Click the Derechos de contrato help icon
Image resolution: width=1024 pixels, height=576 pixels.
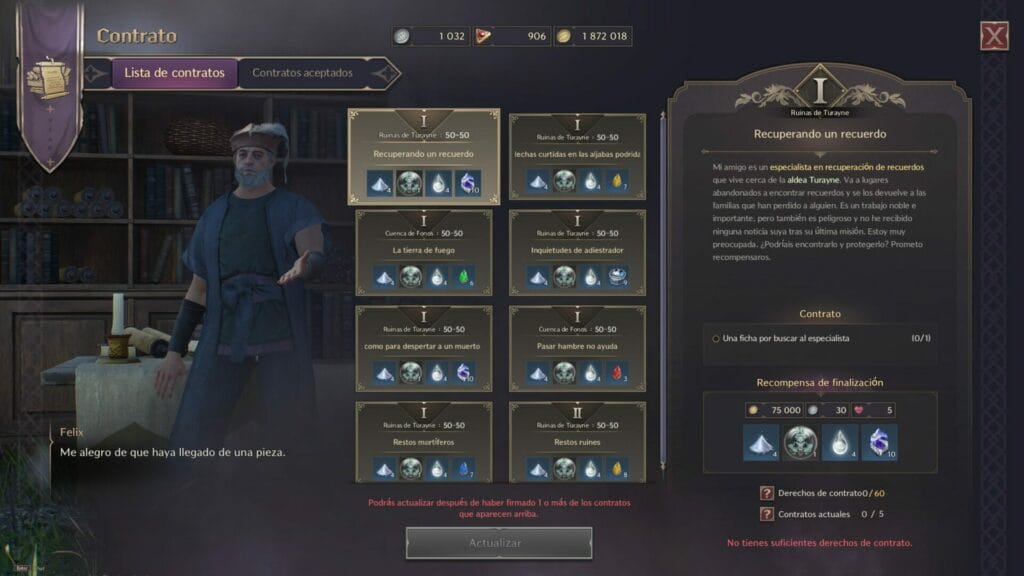coord(767,493)
